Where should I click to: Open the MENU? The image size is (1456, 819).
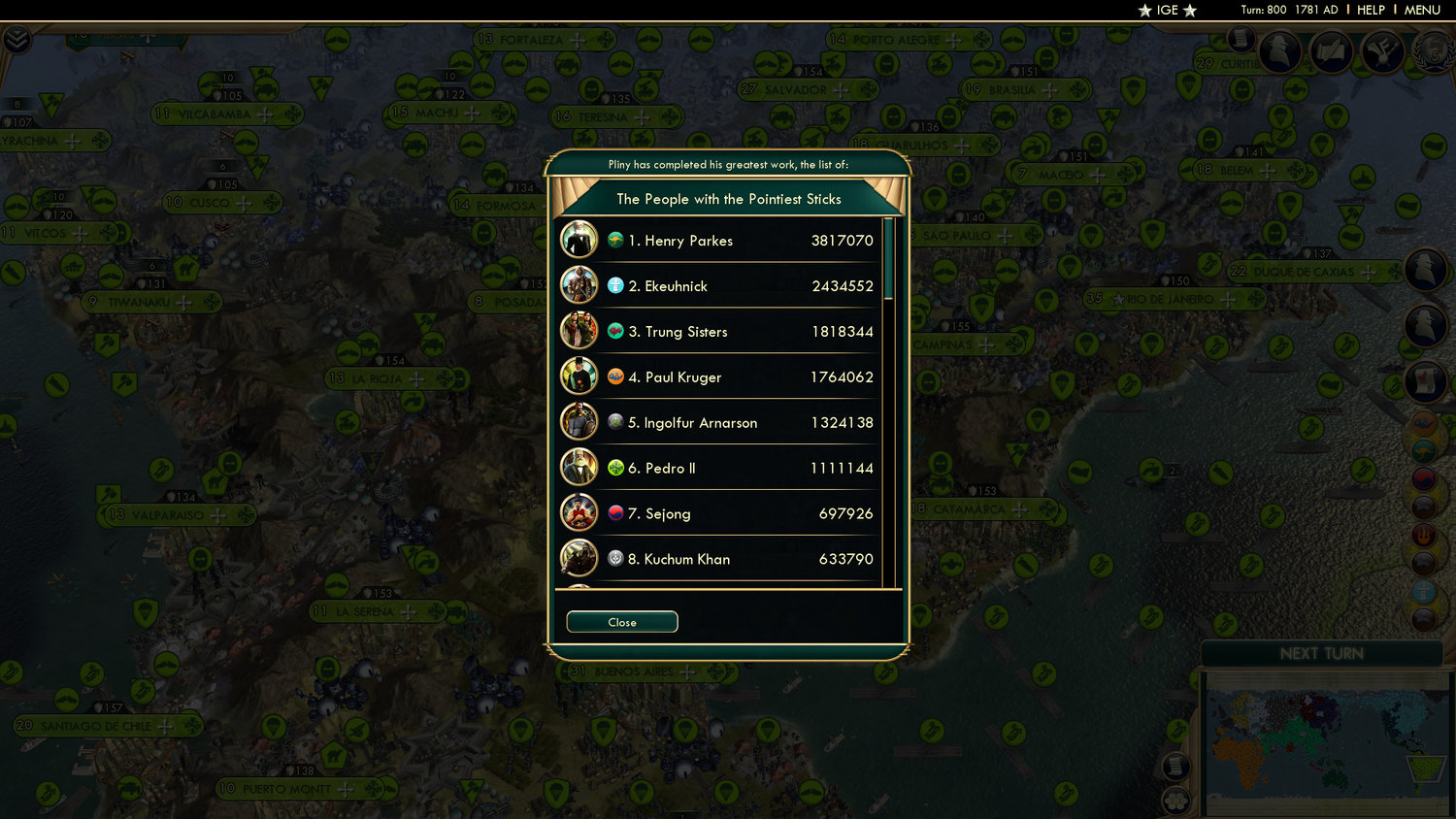pyautogui.click(x=1421, y=10)
